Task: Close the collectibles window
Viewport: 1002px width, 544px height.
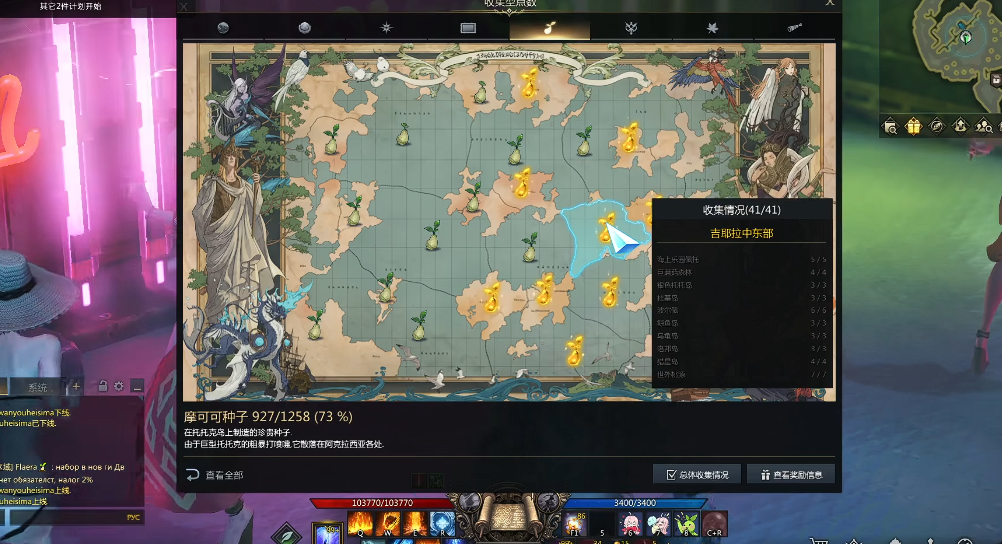Action: pos(829,4)
